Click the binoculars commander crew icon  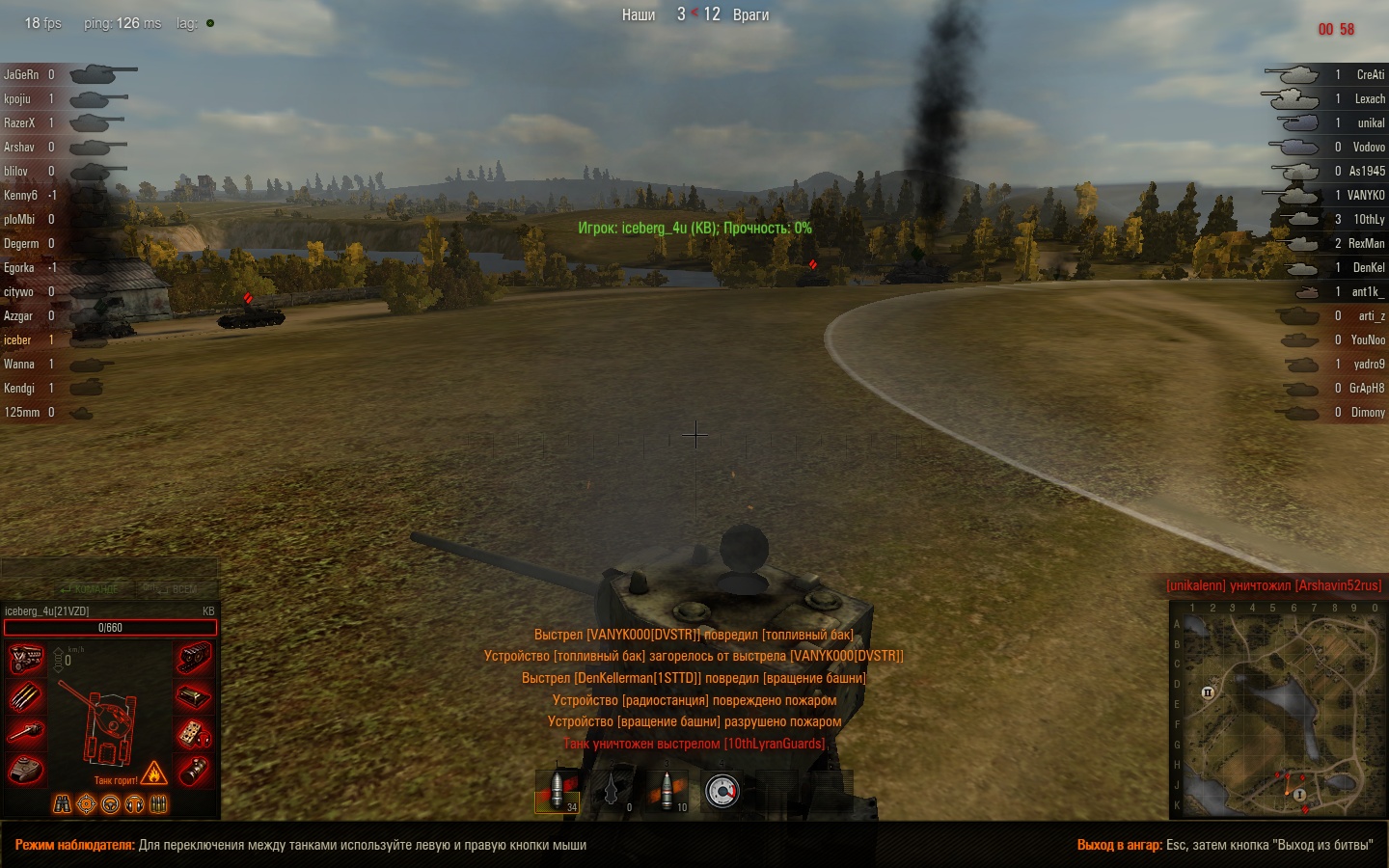pos(62,804)
